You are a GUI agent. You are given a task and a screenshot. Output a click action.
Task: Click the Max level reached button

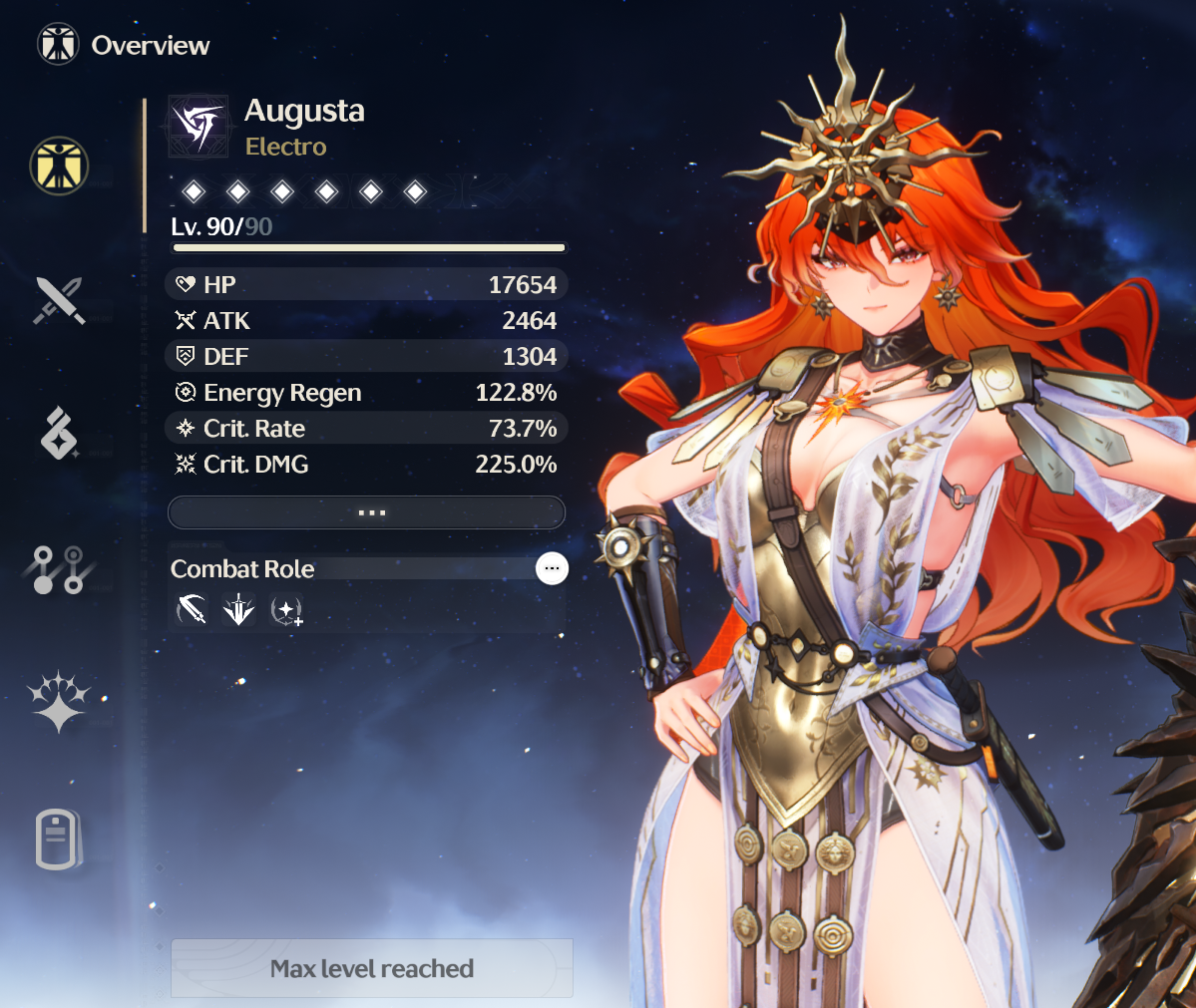point(372,968)
